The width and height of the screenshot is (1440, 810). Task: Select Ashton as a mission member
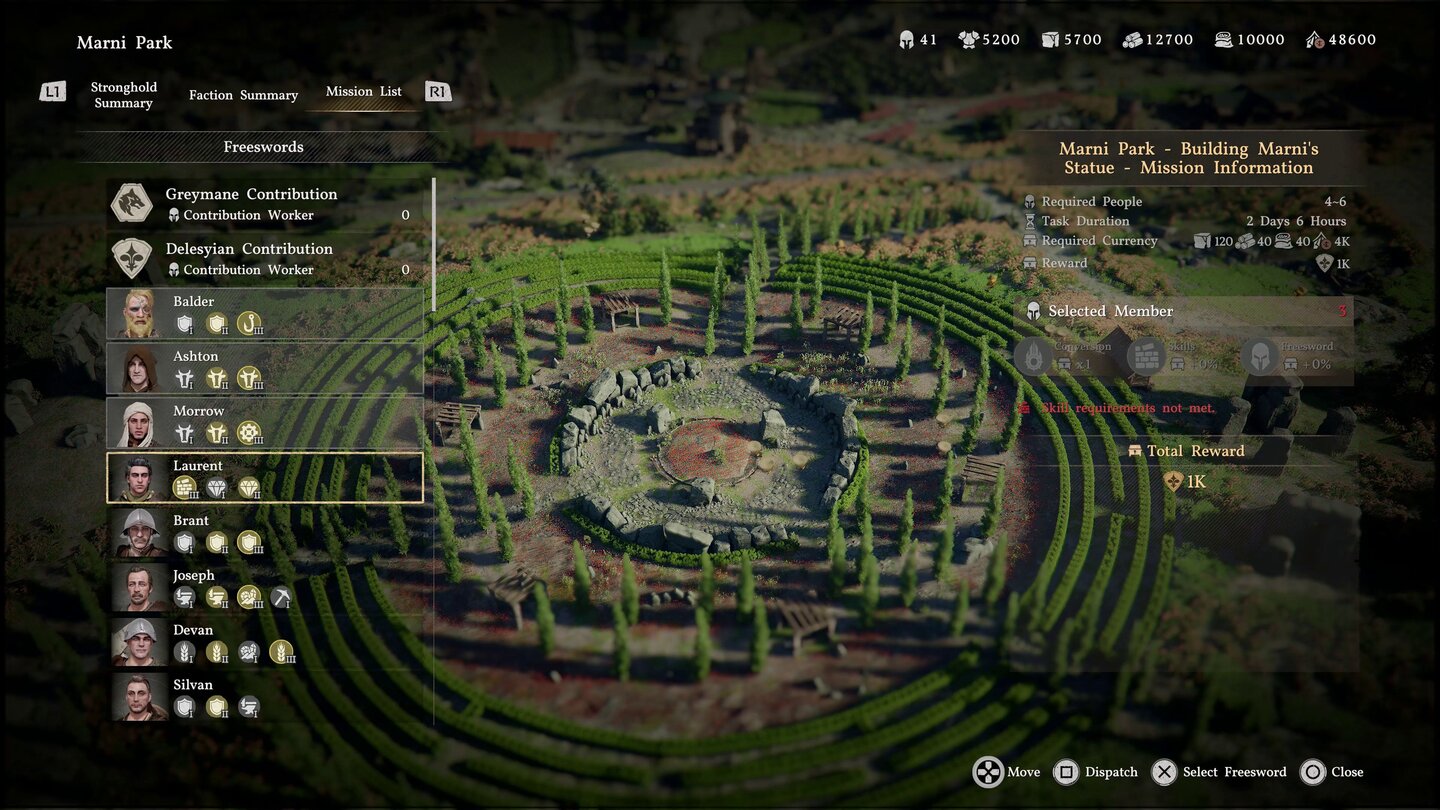264,368
